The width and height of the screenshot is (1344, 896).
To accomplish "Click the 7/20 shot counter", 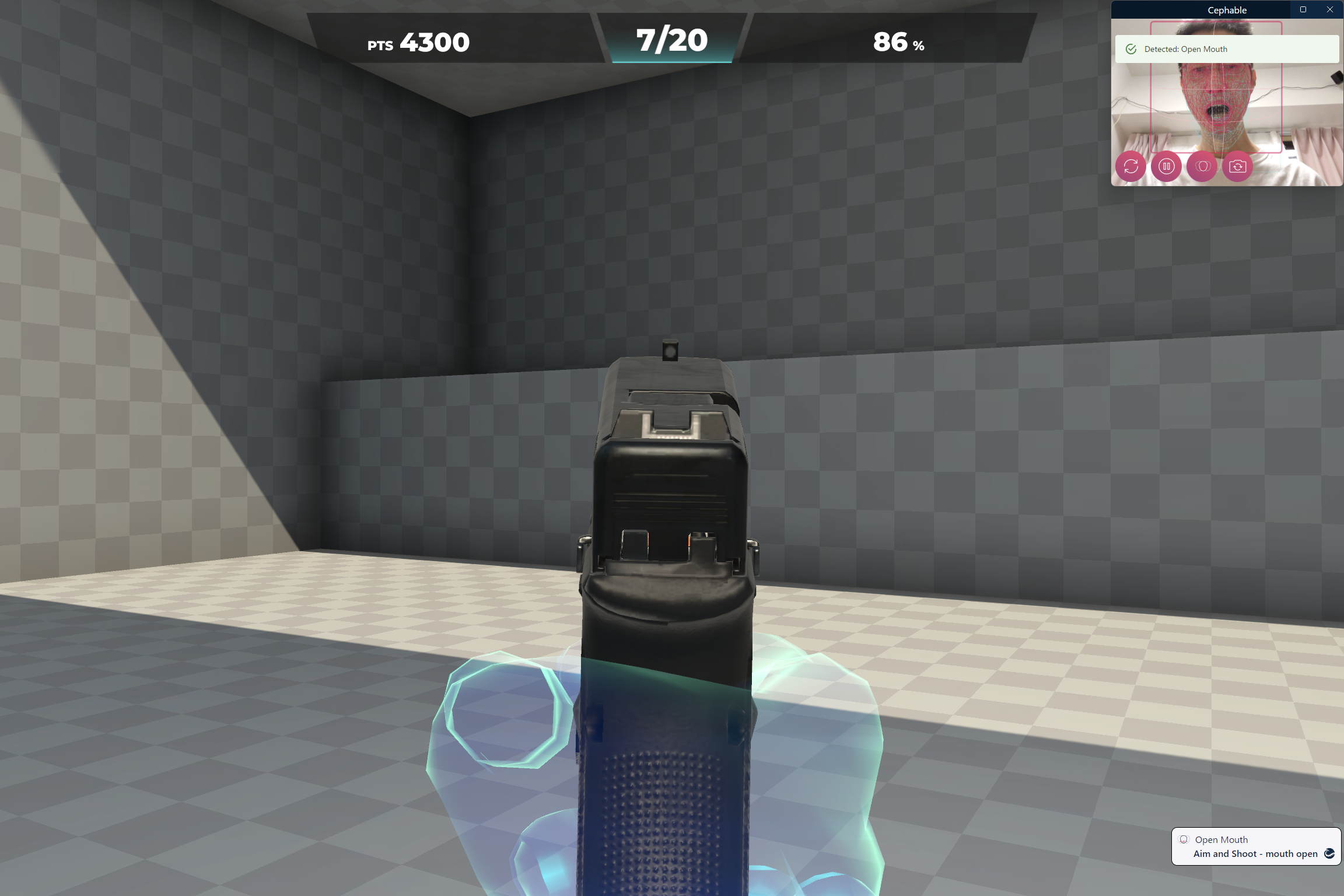I will (x=671, y=40).
